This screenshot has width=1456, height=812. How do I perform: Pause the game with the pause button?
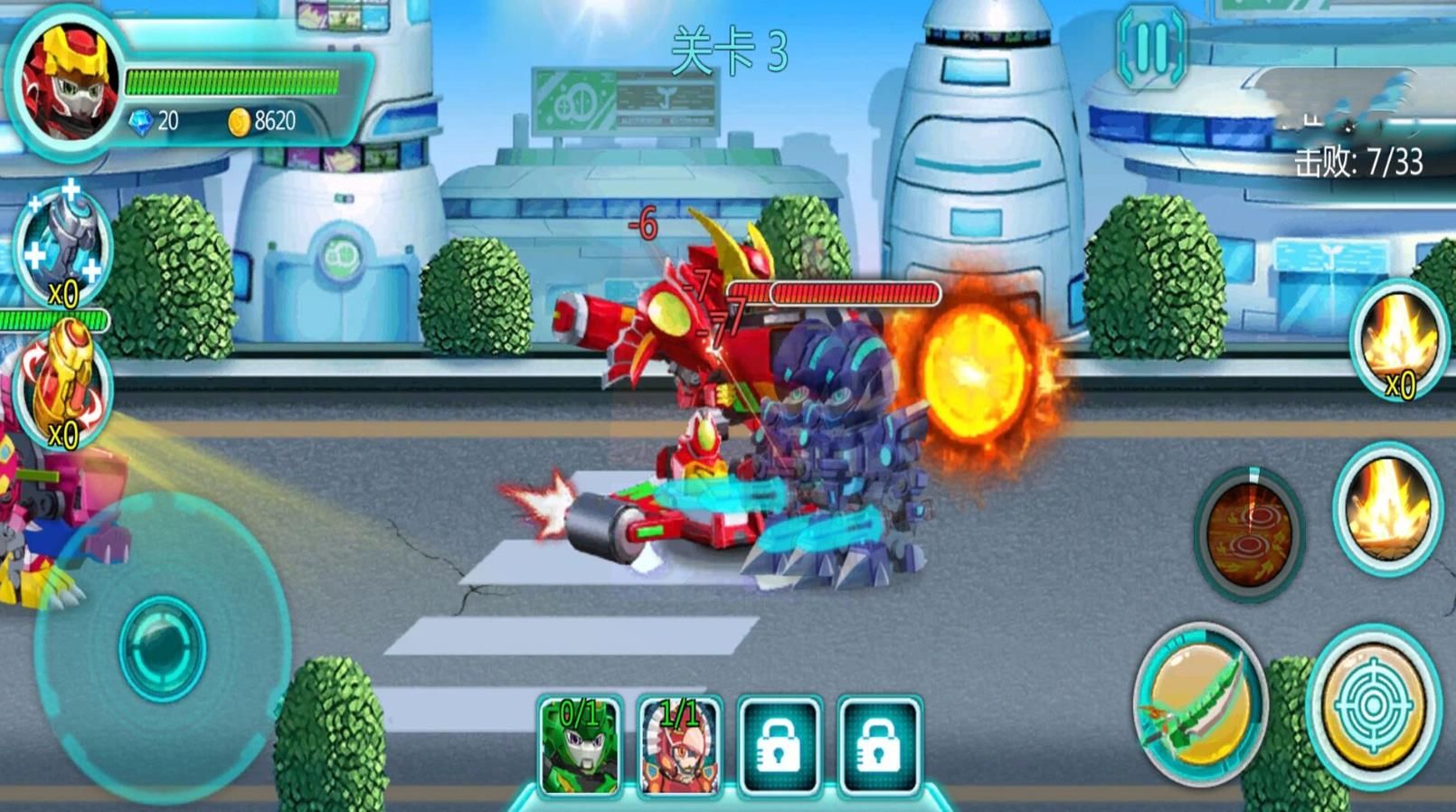1150,46
